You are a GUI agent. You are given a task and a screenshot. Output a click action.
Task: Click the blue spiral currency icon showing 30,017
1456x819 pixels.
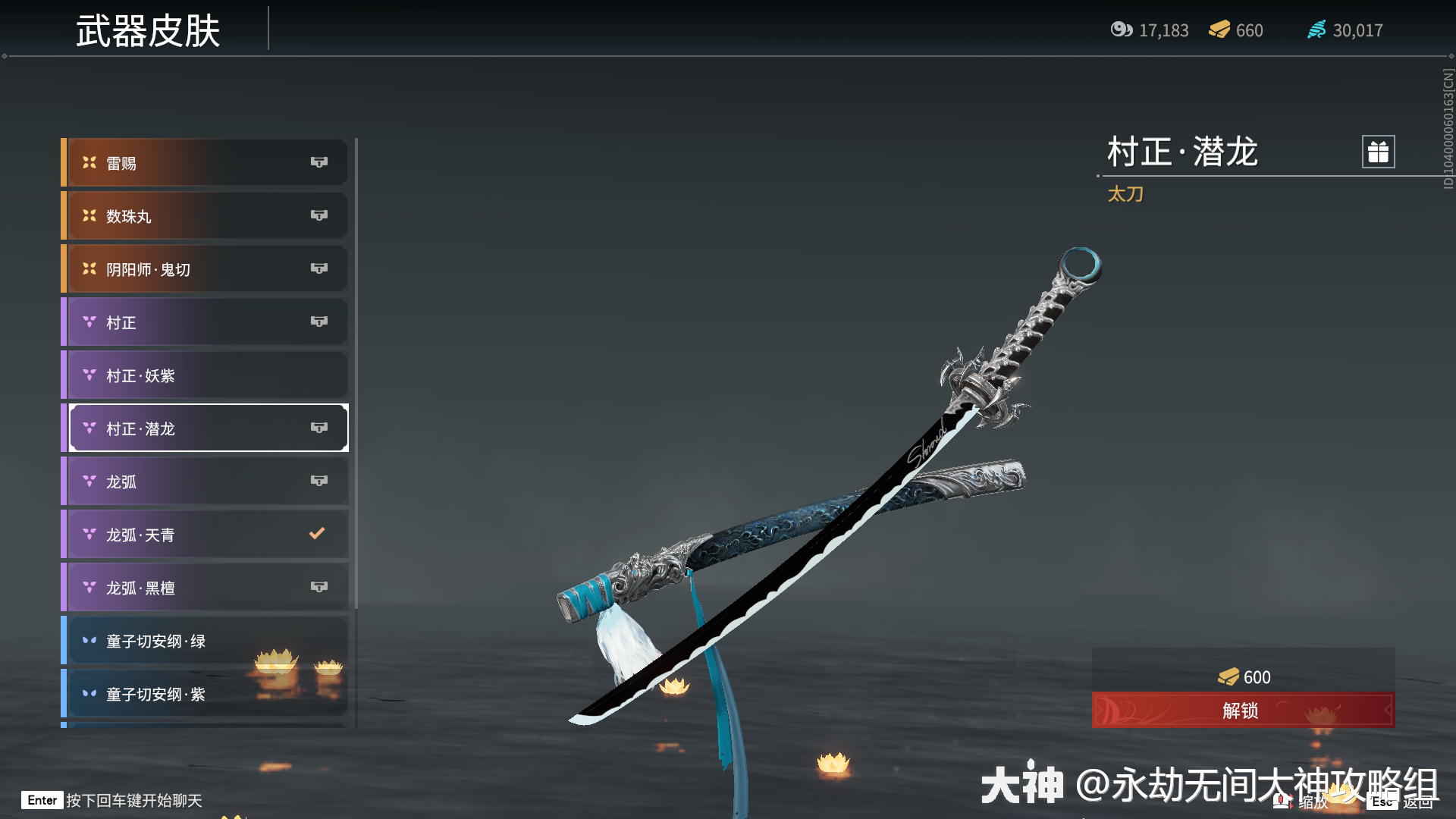coord(1316,30)
